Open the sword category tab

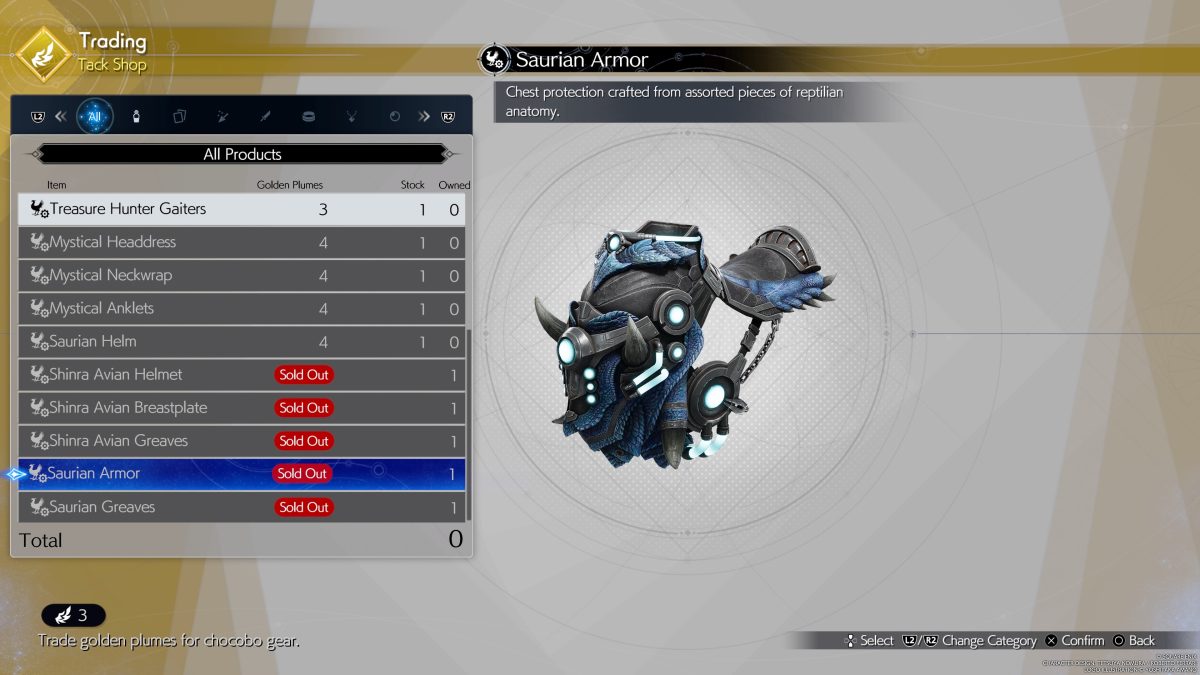tap(265, 116)
